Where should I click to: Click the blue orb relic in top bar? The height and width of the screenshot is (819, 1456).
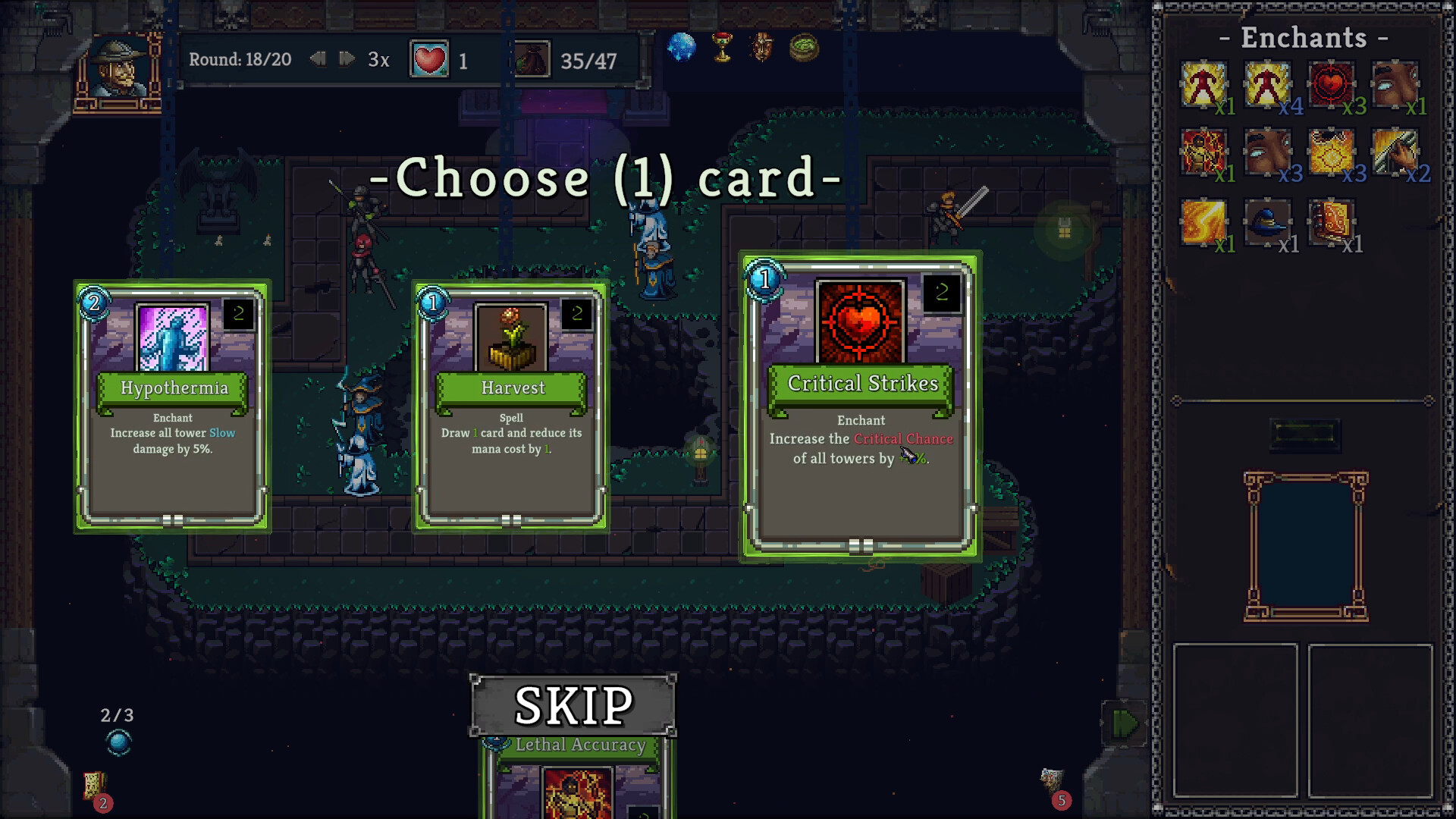click(682, 48)
